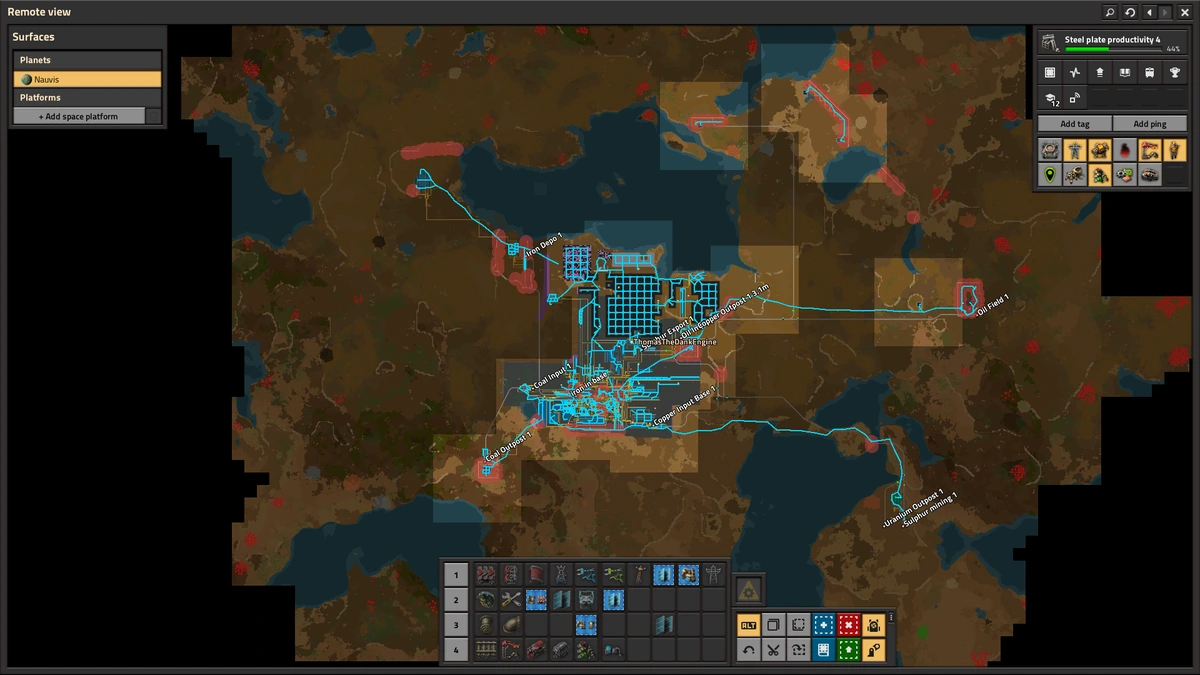This screenshot has height=675, width=1200.
Task: Select the Nauvis planet entry
Action: coord(87,79)
